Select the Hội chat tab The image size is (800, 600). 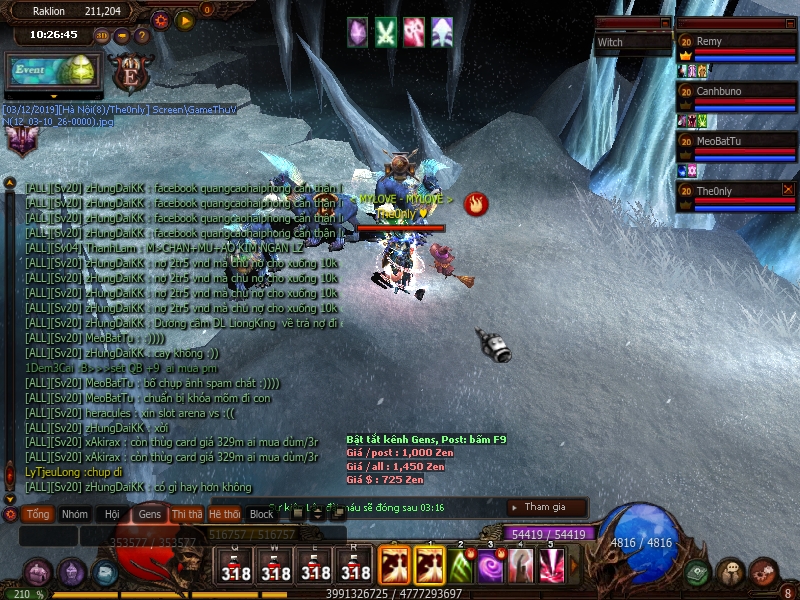click(x=111, y=514)
